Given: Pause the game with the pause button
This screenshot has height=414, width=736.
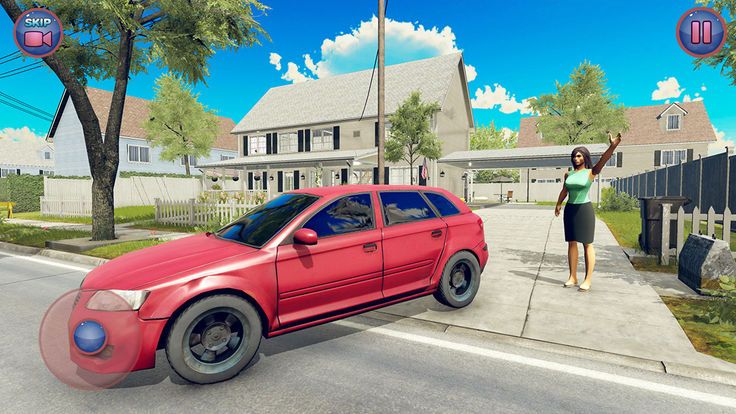Looking at the screenshot, I should 701,32.
